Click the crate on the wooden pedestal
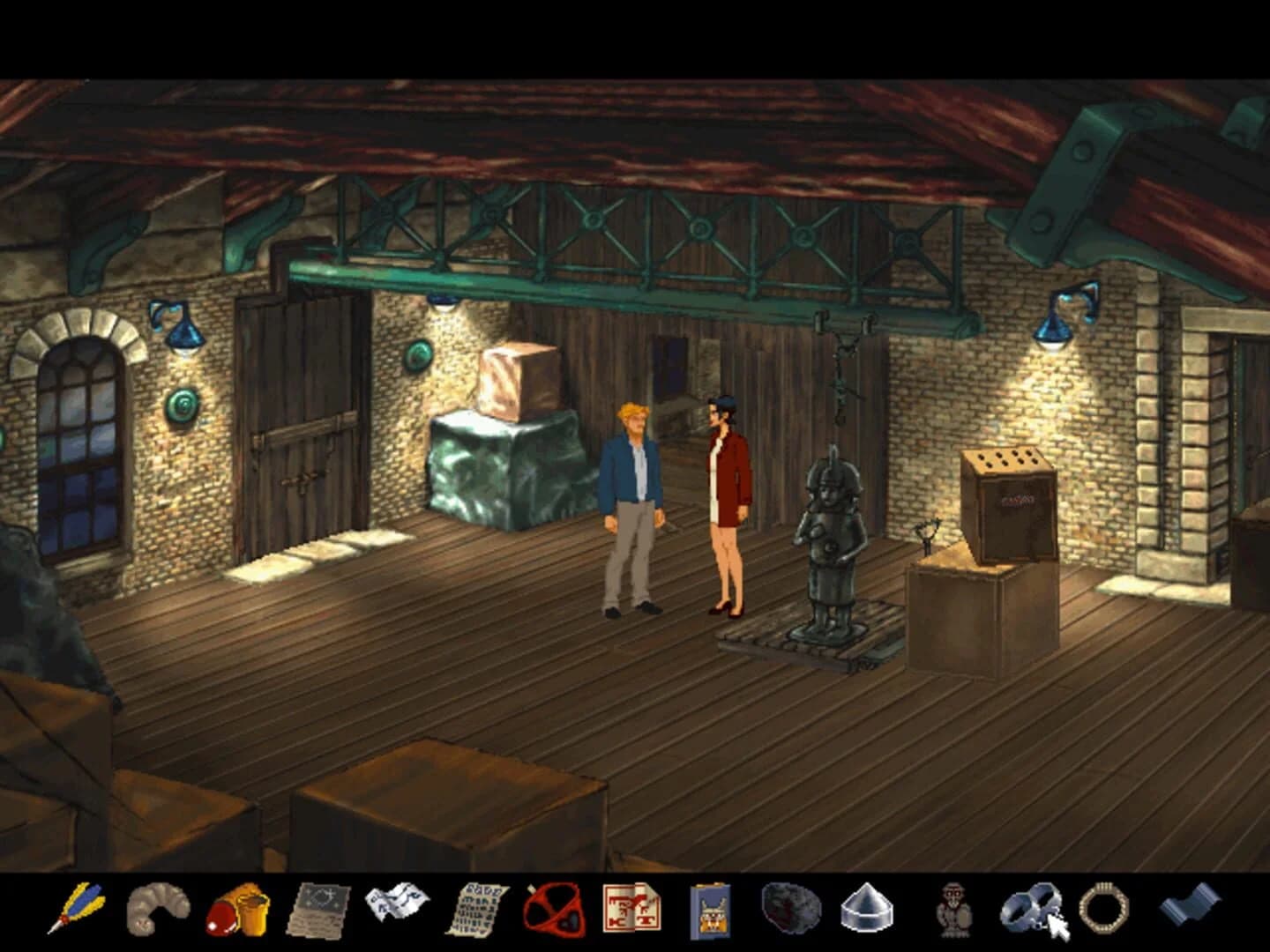 click(x=1011, y=507)
